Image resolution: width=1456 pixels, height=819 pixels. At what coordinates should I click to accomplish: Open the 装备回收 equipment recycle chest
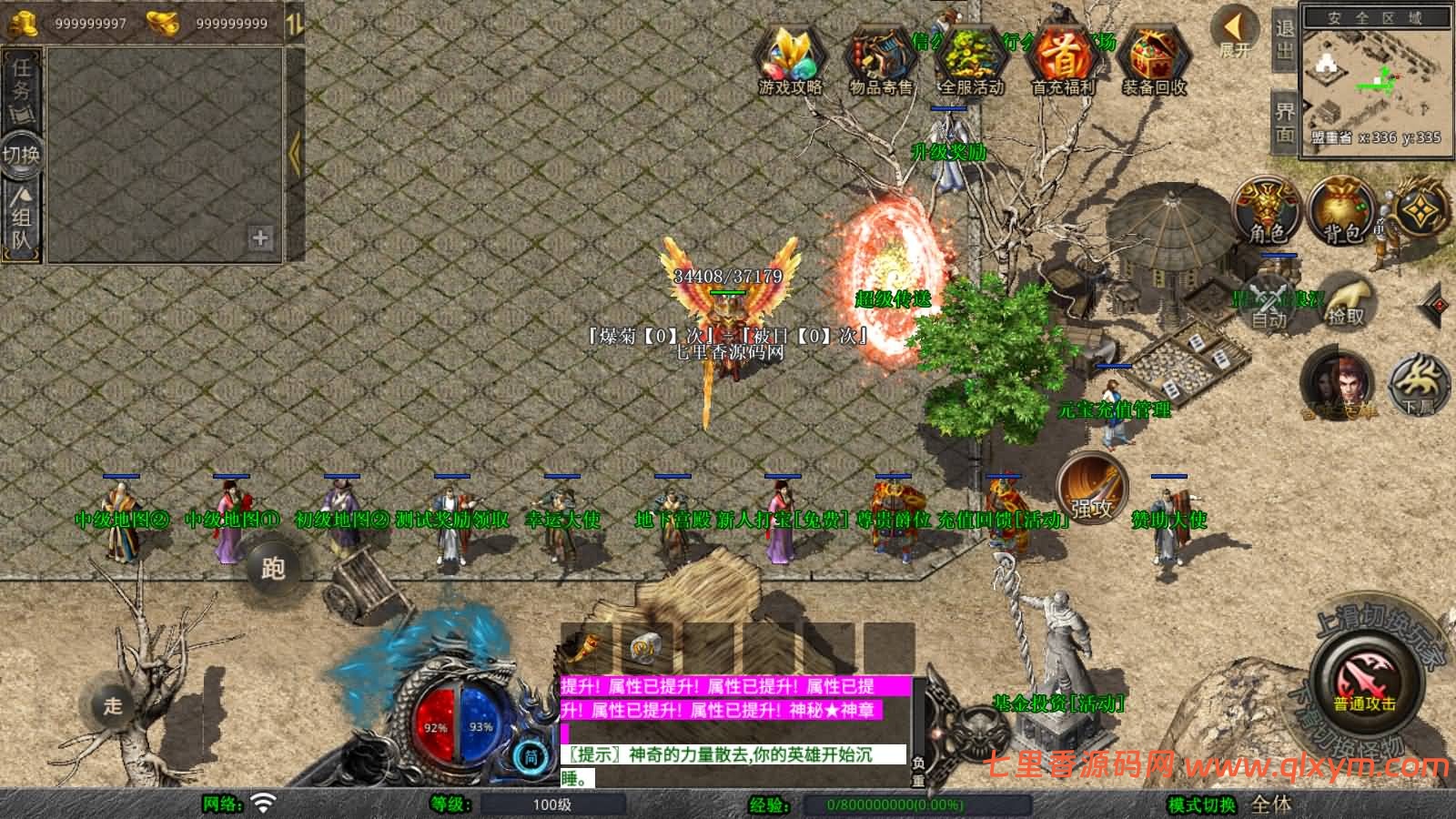[x=1154, y=60]
